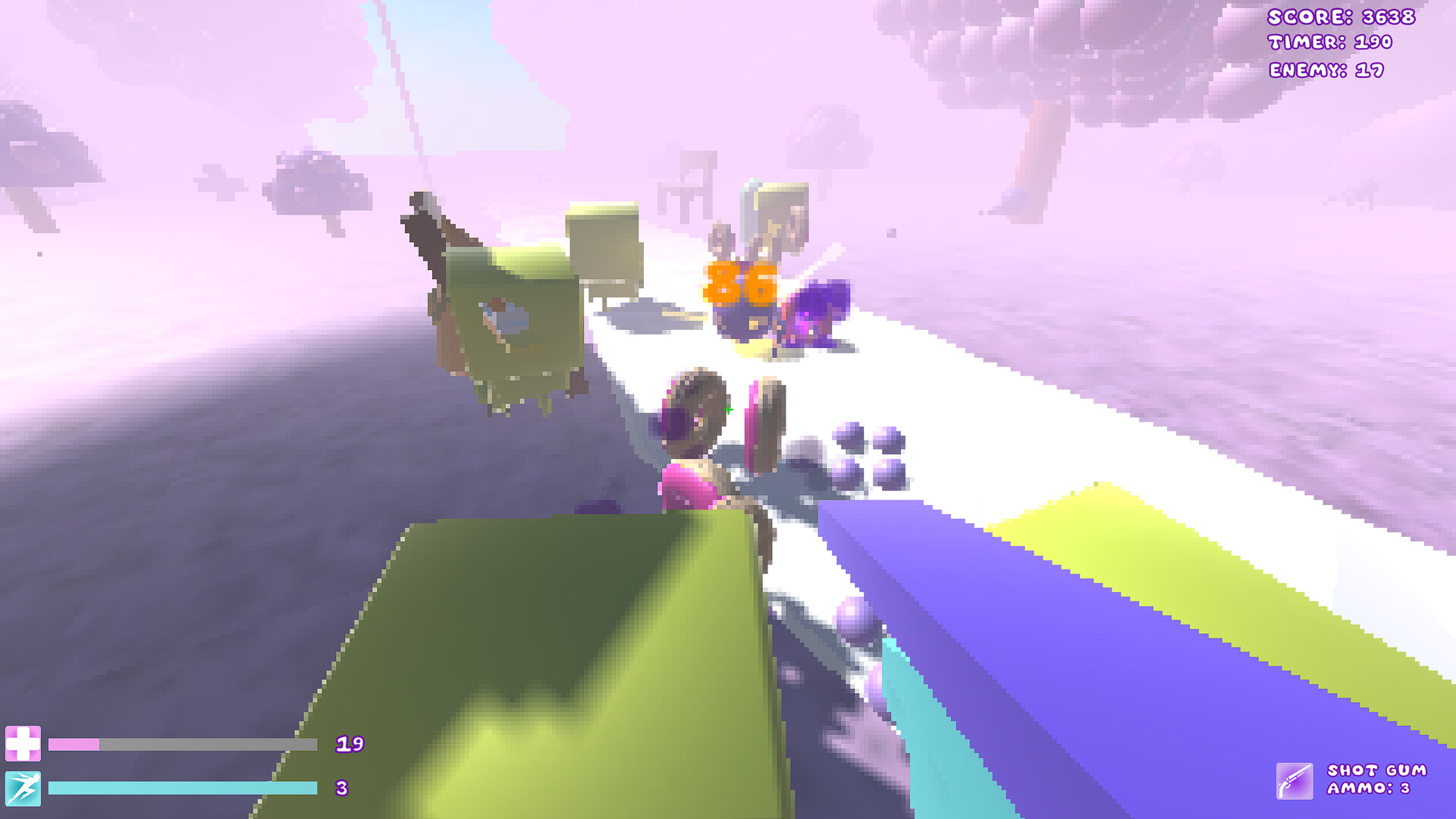Select the sprinting figure on the stamina badge
The image size is (1456, 819).
pyautogui.click(x=25, y=787)
